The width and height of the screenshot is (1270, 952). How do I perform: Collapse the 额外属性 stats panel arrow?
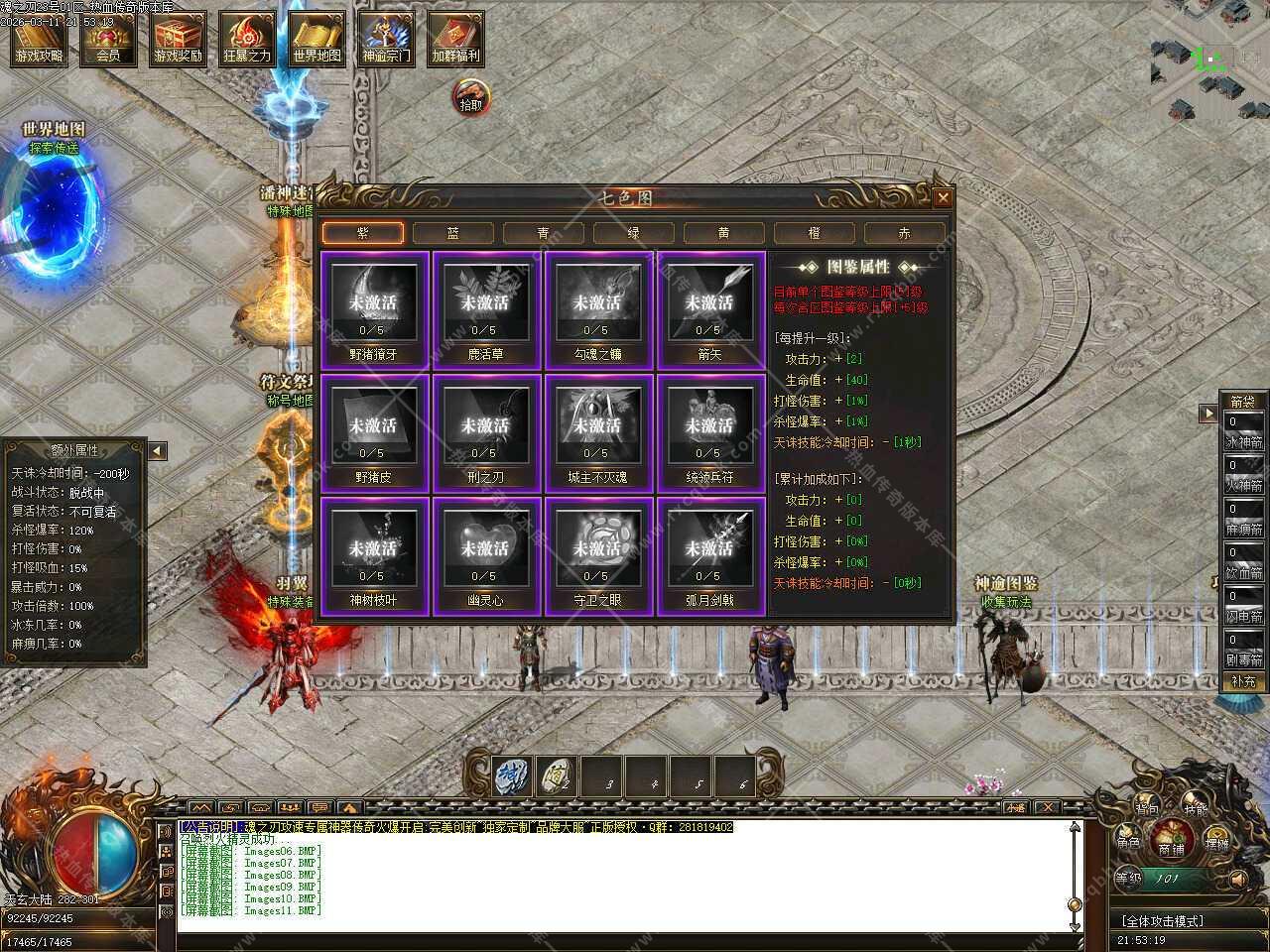pyautogui.click(x=158, y=451)
